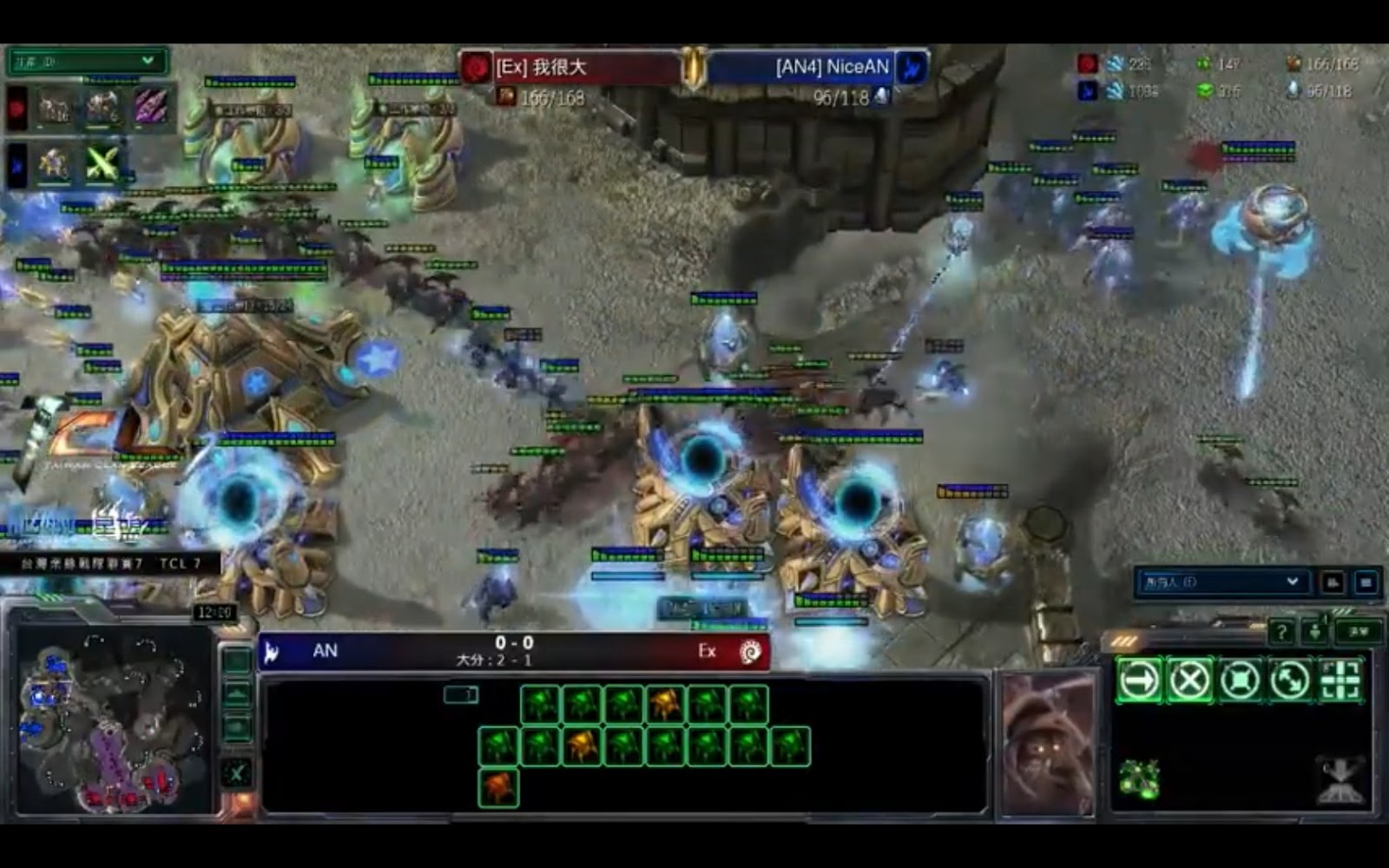The image size is (1389, 868).
Task: Click the square button right of observer dropdown
Action: coord(1366,582)
